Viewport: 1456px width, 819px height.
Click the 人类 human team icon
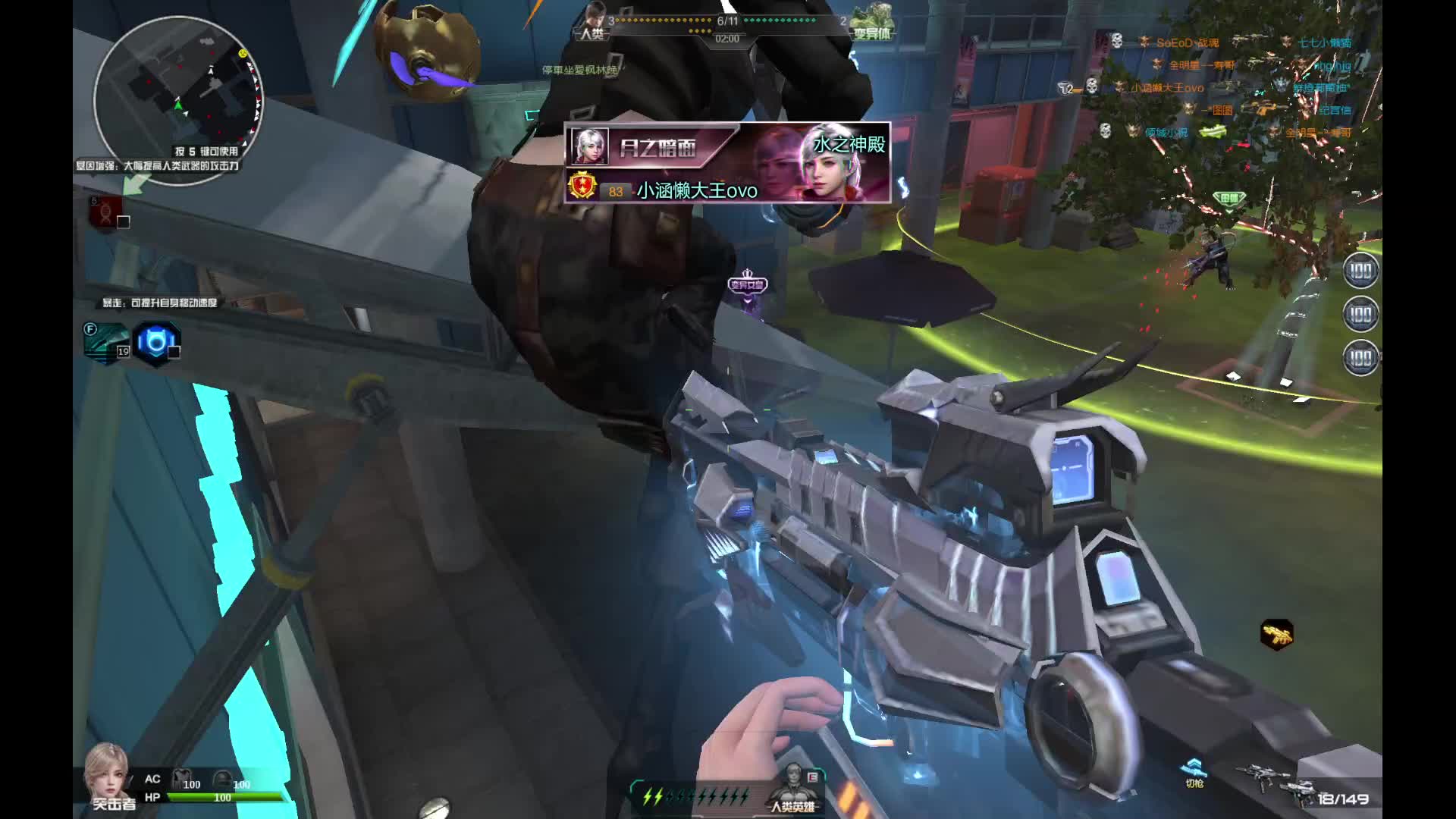tap(592, 21)
